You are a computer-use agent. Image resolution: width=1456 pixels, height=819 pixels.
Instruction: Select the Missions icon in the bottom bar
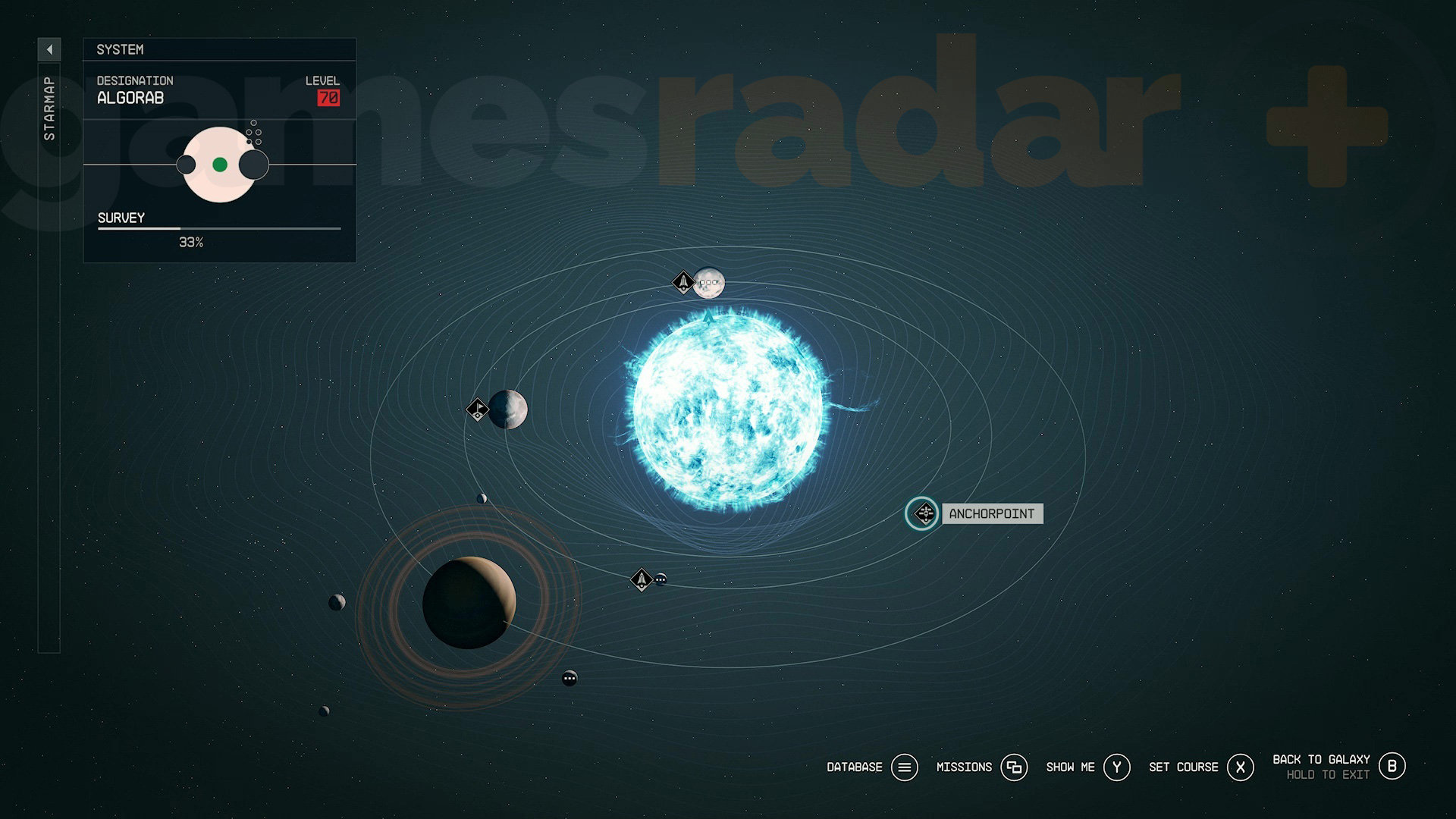[x=1015, y=767]
